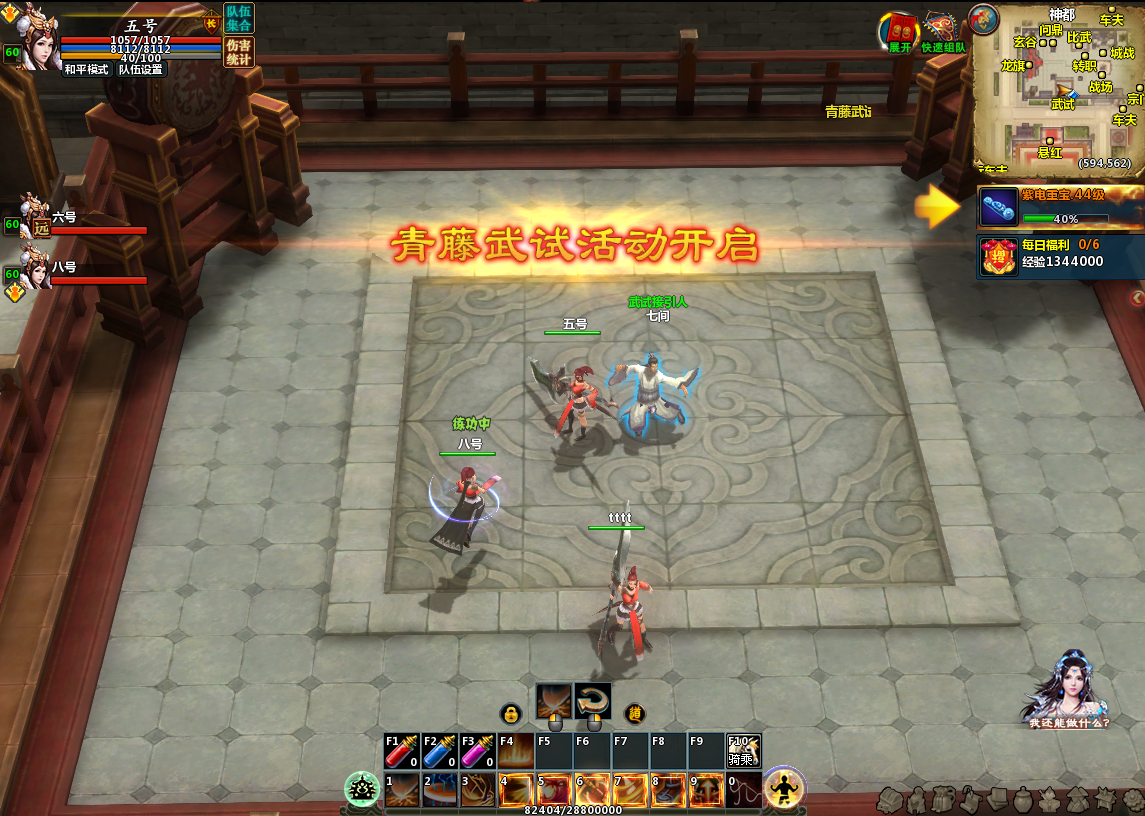
Task: Activate the skill in hotbar slot 5
Action: point(554,790)
